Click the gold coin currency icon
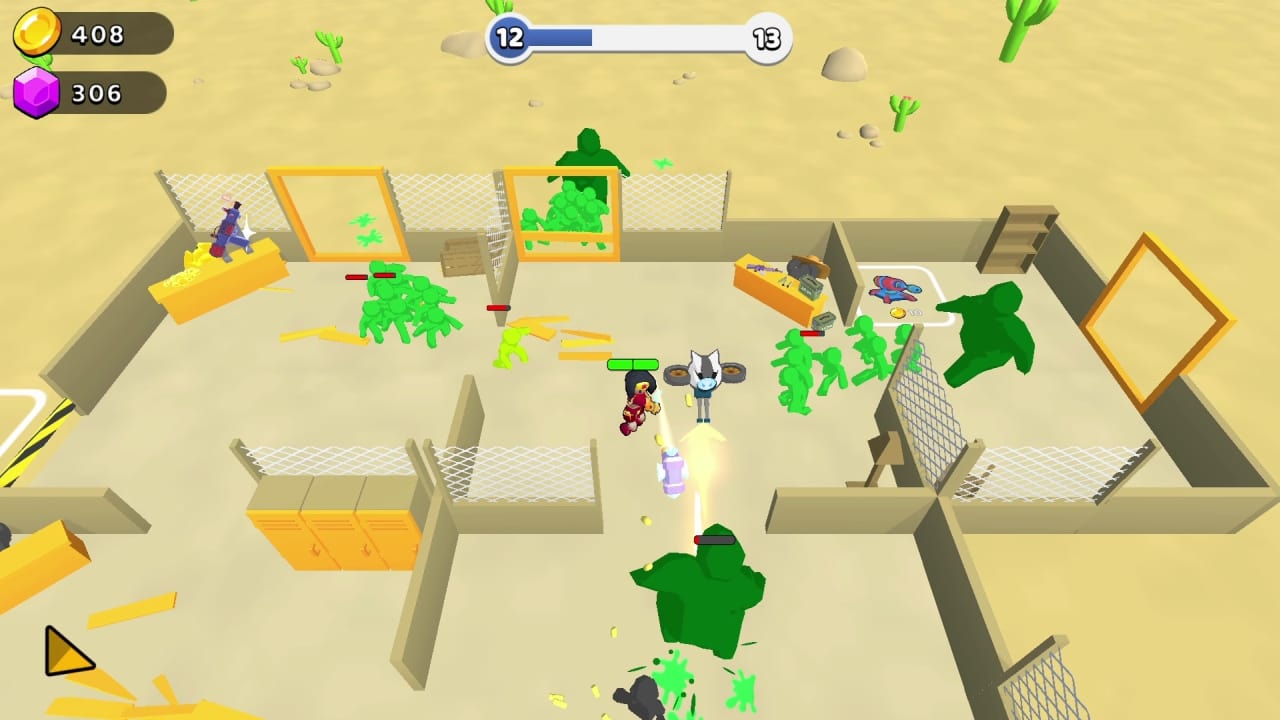 [38, 30]
